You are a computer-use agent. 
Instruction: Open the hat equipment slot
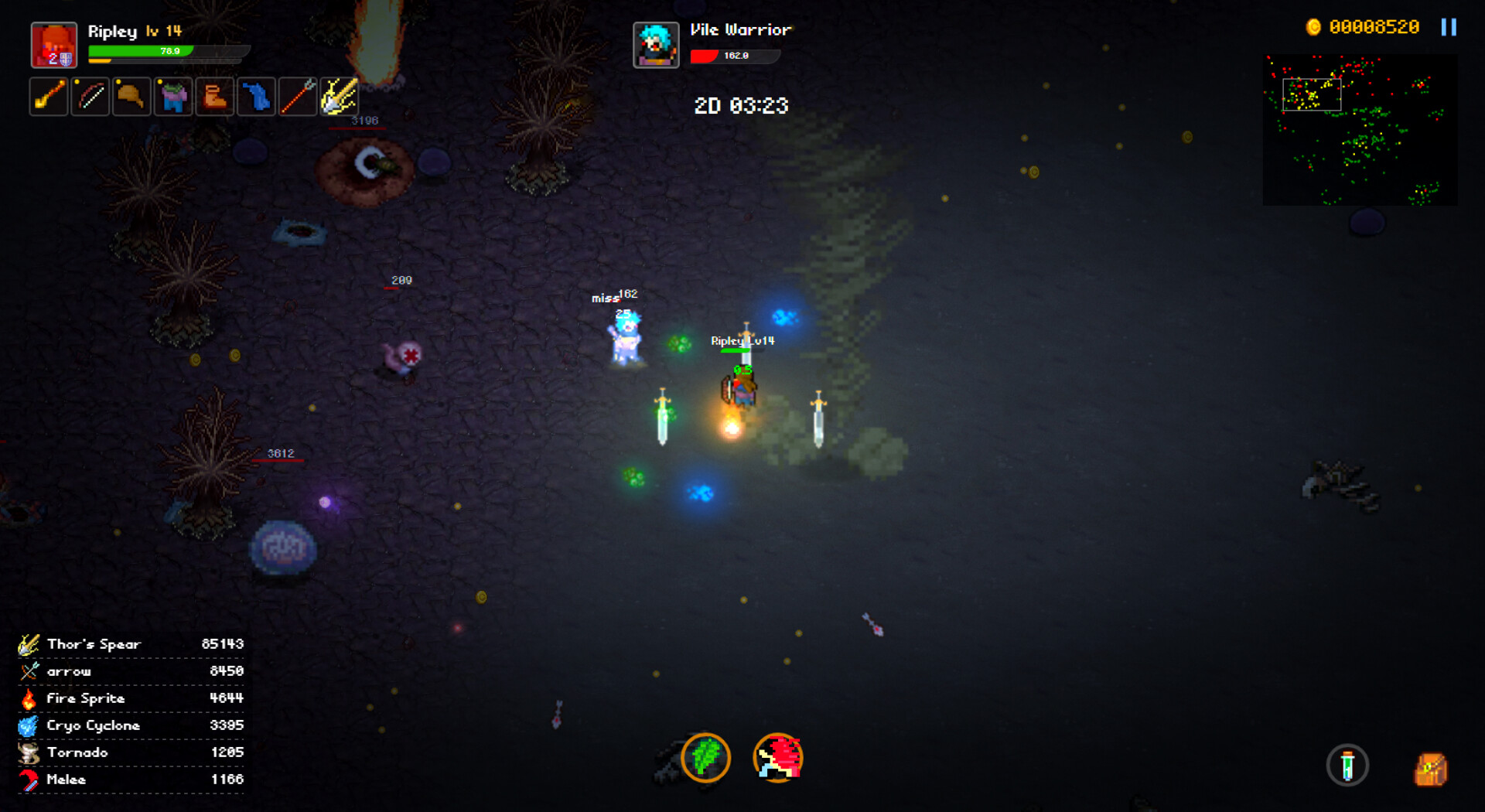[131, 97]
